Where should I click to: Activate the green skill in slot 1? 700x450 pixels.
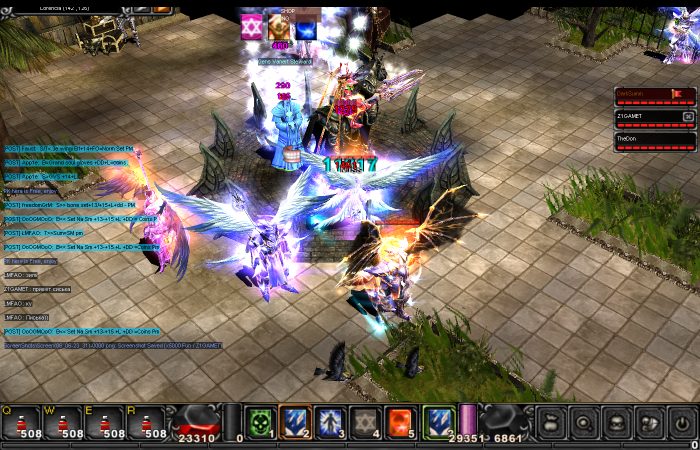(260, 422)
